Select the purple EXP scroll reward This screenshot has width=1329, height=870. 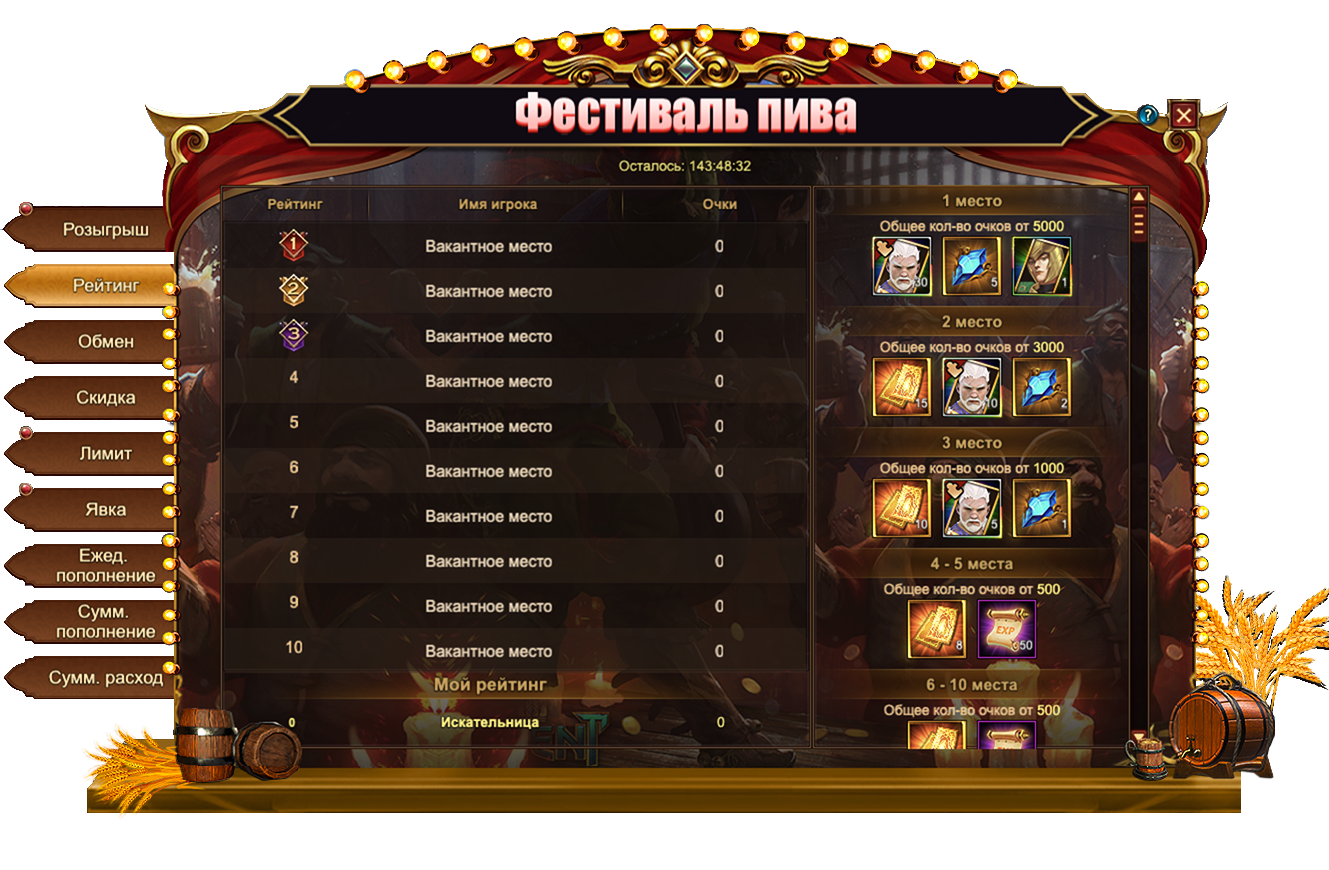(1007, 629)
